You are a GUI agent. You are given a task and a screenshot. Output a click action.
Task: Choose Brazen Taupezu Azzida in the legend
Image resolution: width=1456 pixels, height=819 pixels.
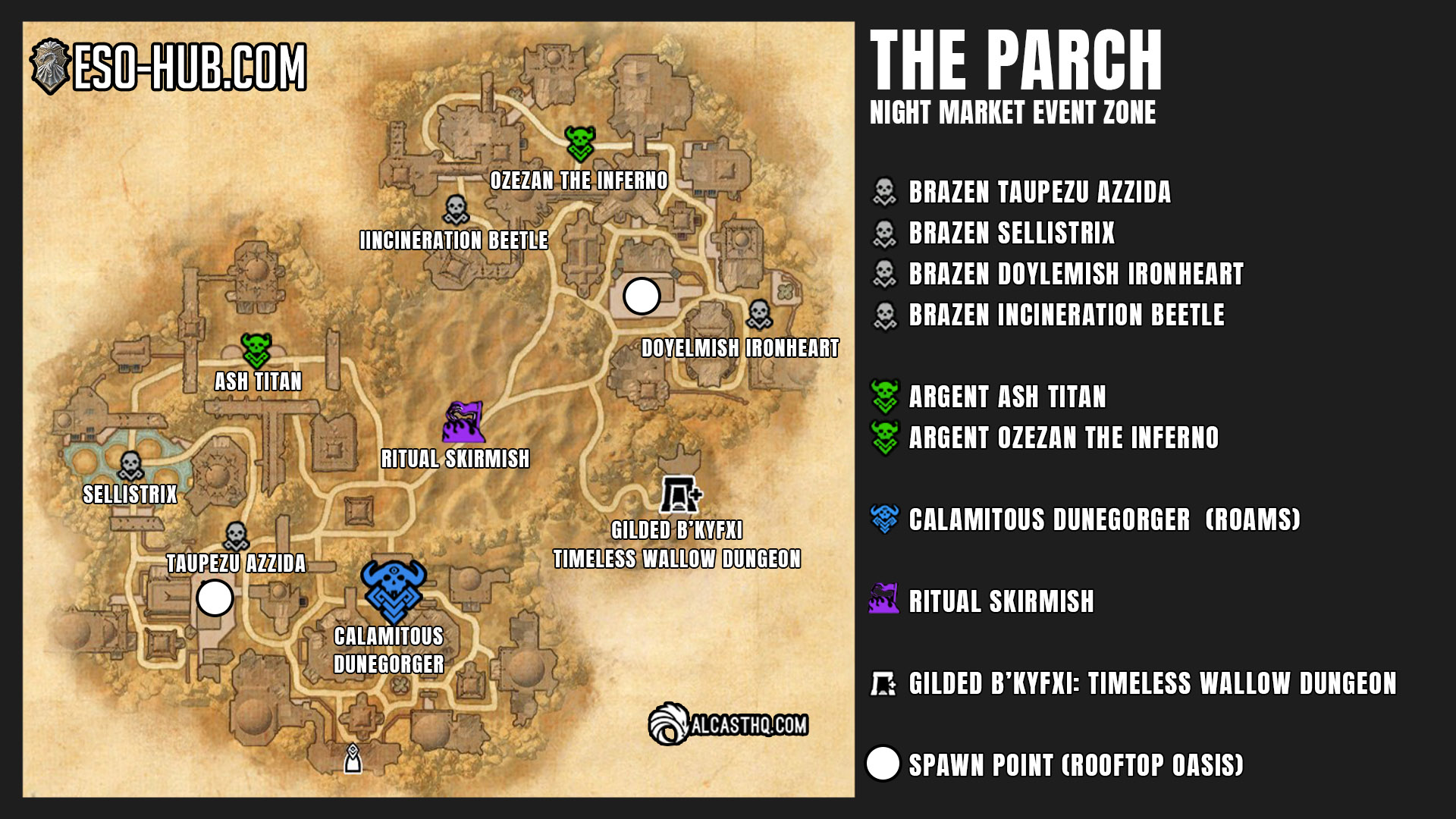[1039, 192]
